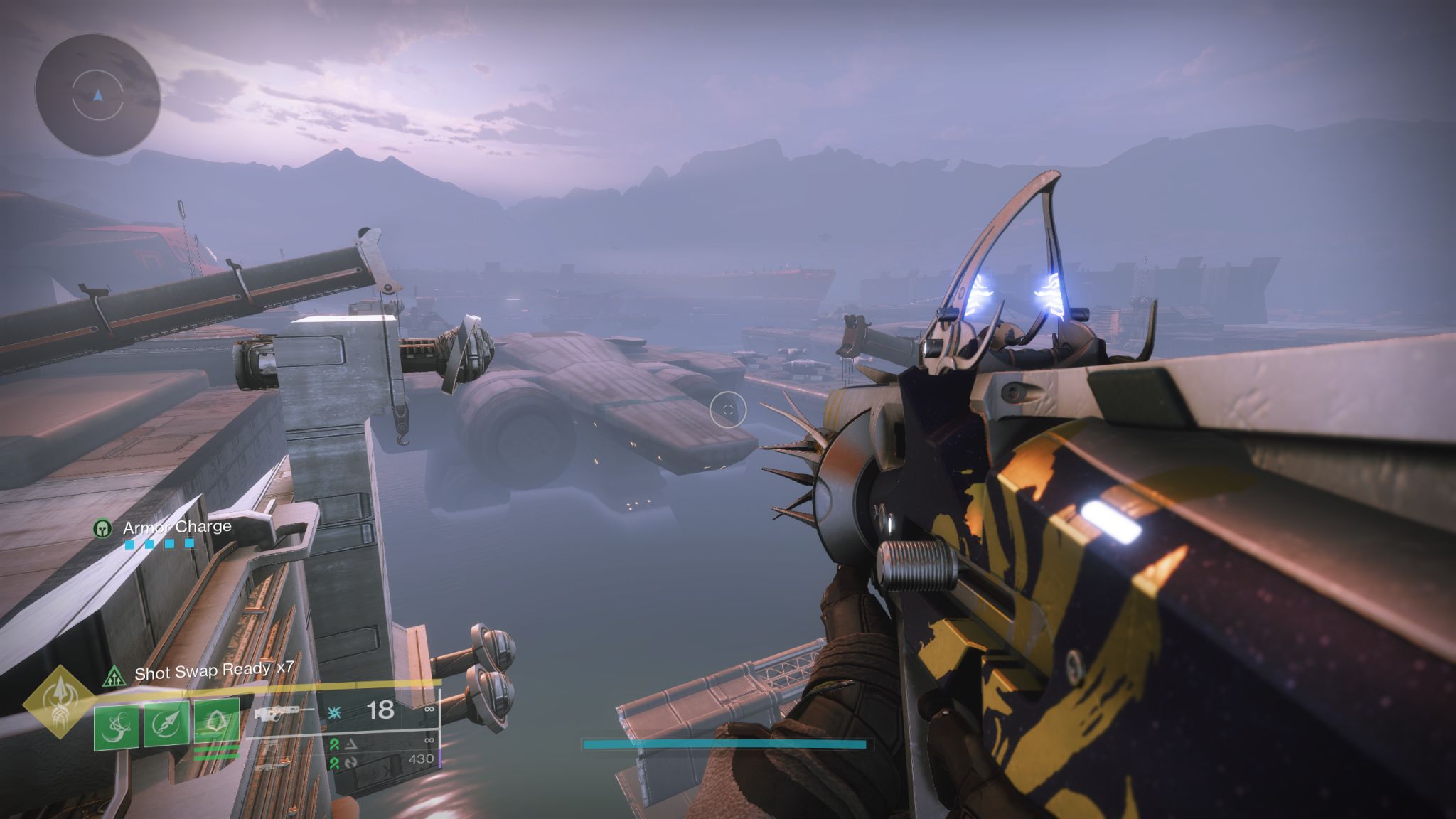Activate the green class ability icon

(216, 724)
